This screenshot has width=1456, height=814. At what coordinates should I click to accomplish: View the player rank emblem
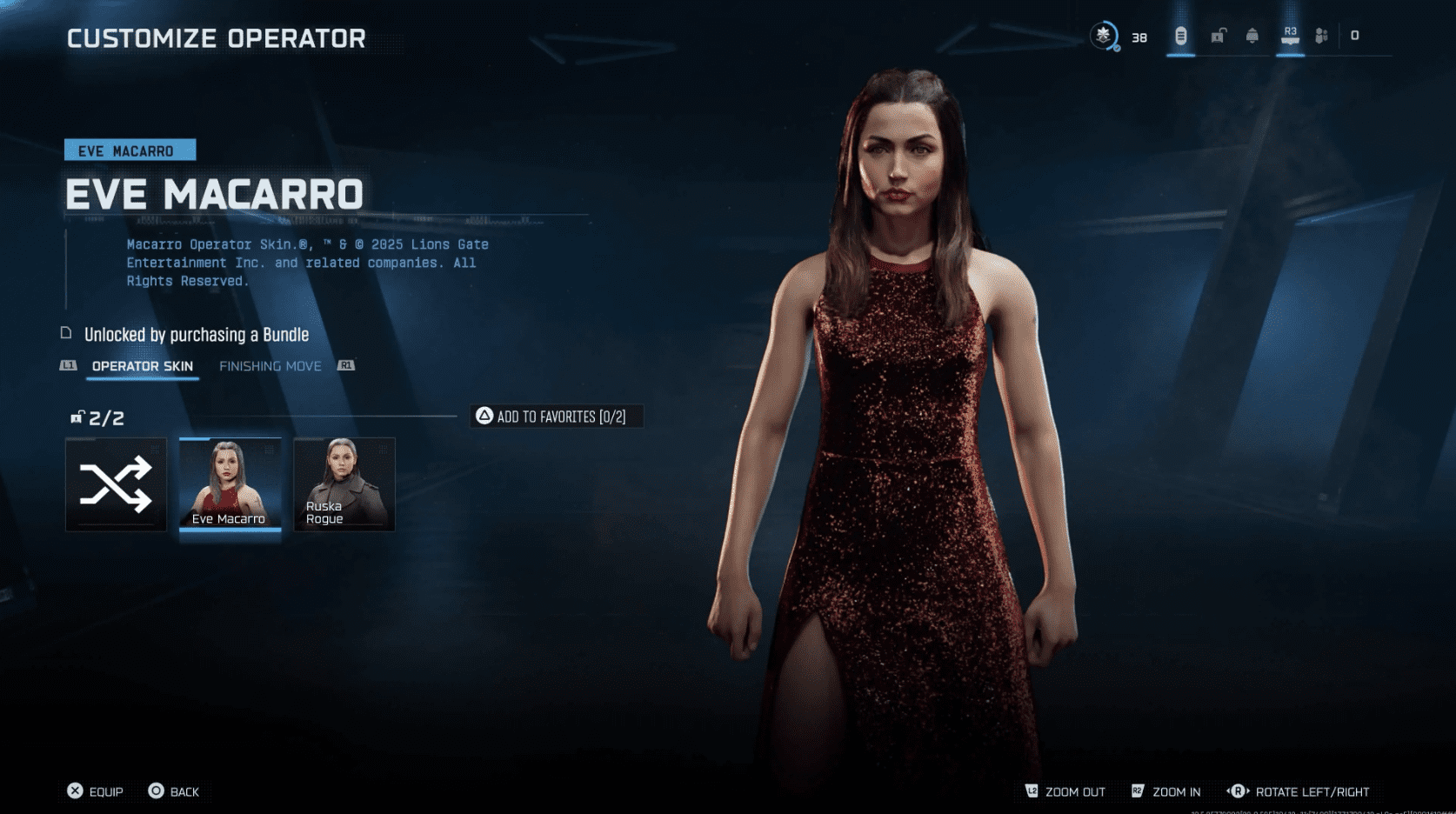click(x=1104, y=36)
